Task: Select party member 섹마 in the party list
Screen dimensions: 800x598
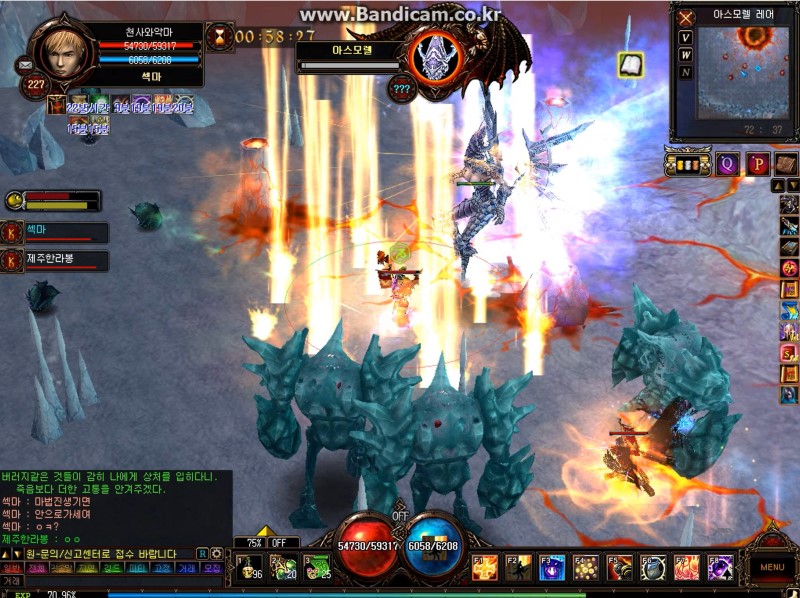Action: pos(58,233)
